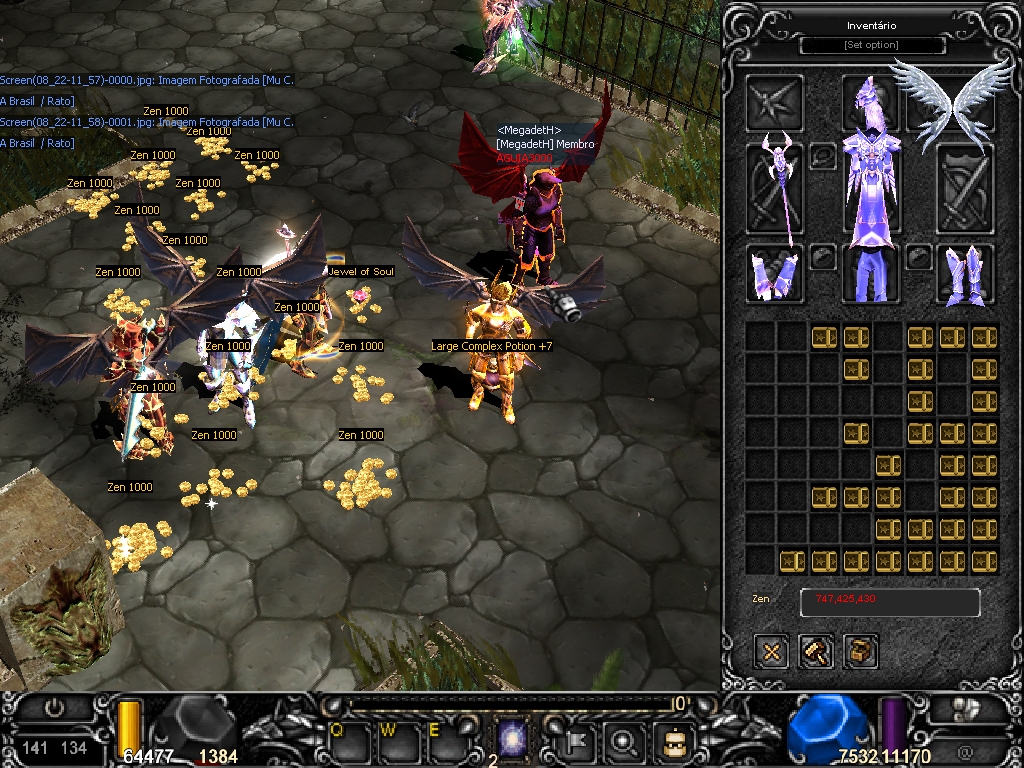Viewport: 1024px width, 768px height.
Task: Click the empty pet slot
Action: click(774, 100)
